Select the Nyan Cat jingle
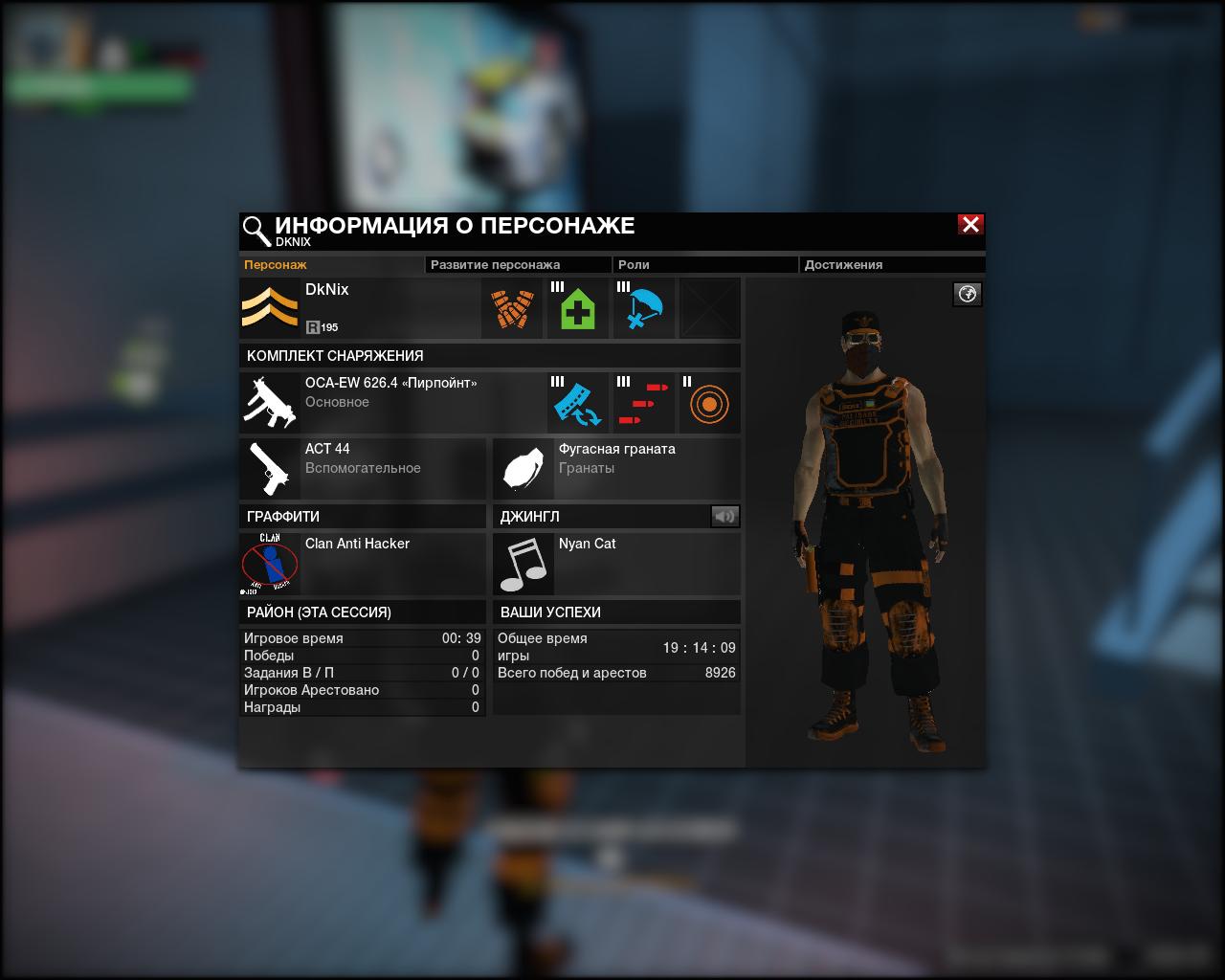Viewport: 1225px width, 980px height. click(616, 564)
